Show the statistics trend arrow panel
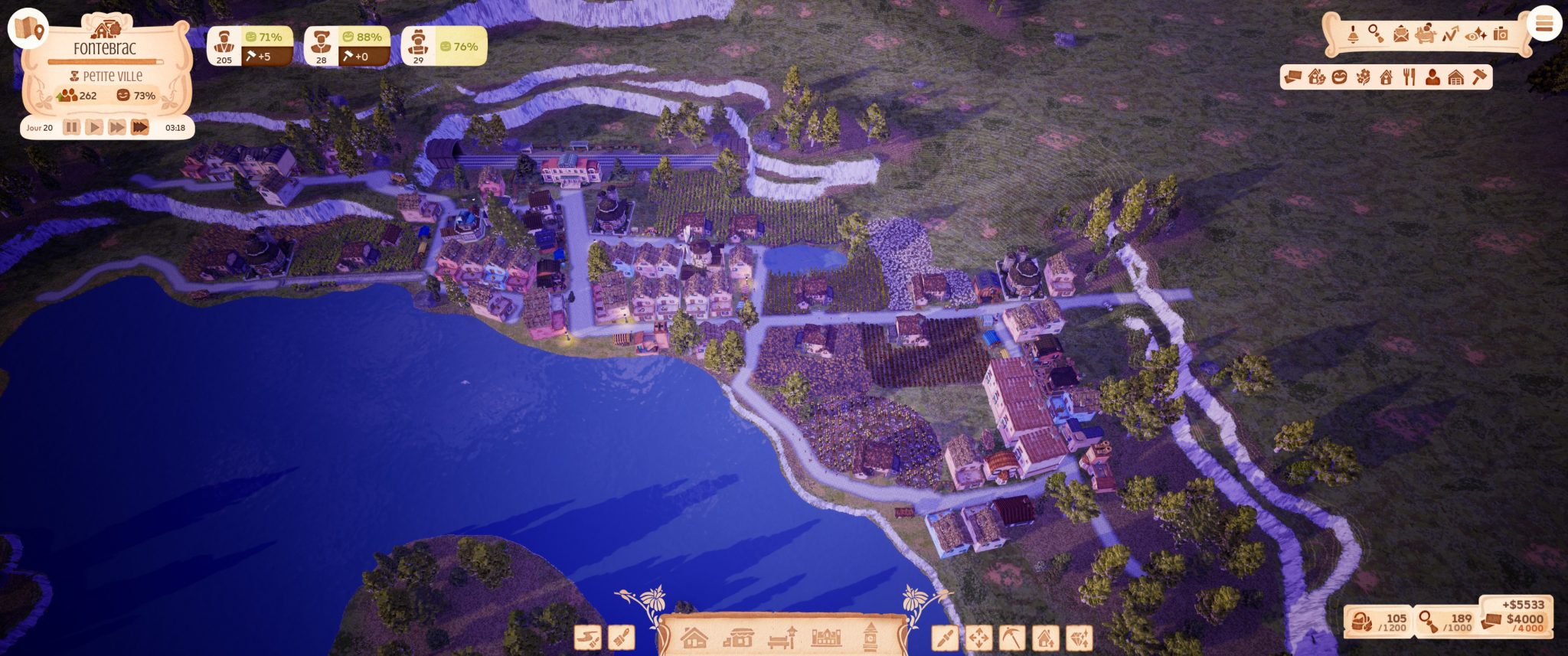Image resolution: width=1568 pixels, height=656 pixels. pyautogui.click(x=1450, y=34)
